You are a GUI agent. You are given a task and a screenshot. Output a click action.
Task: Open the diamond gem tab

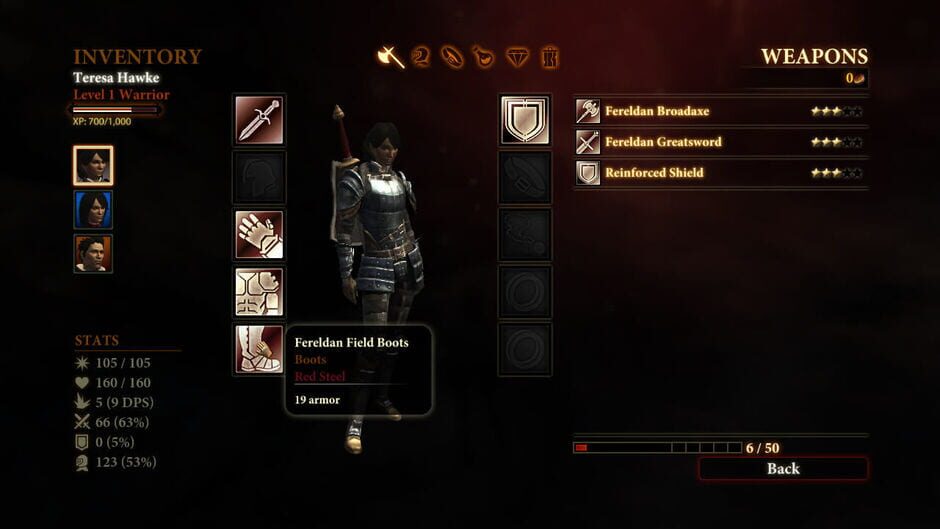pyautogui.click(x=516, y=57)
